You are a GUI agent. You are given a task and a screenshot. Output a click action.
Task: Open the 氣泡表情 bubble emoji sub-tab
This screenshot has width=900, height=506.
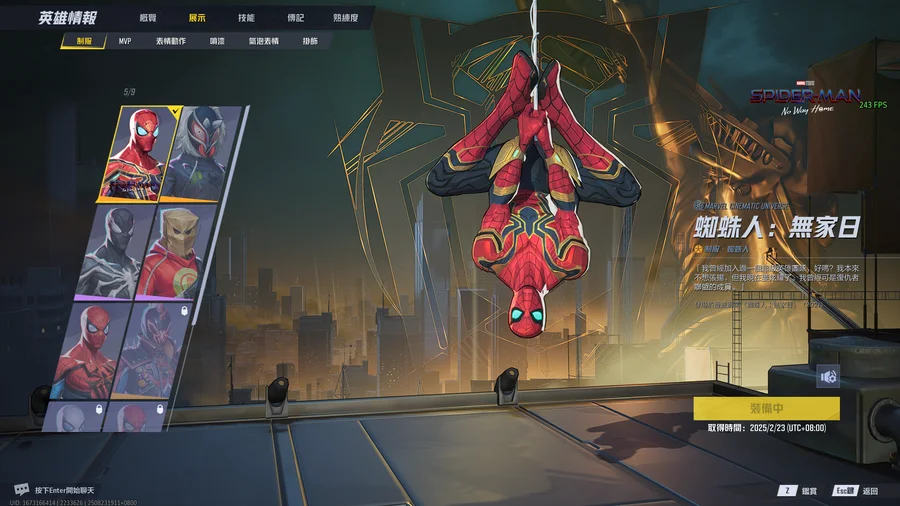263,41
